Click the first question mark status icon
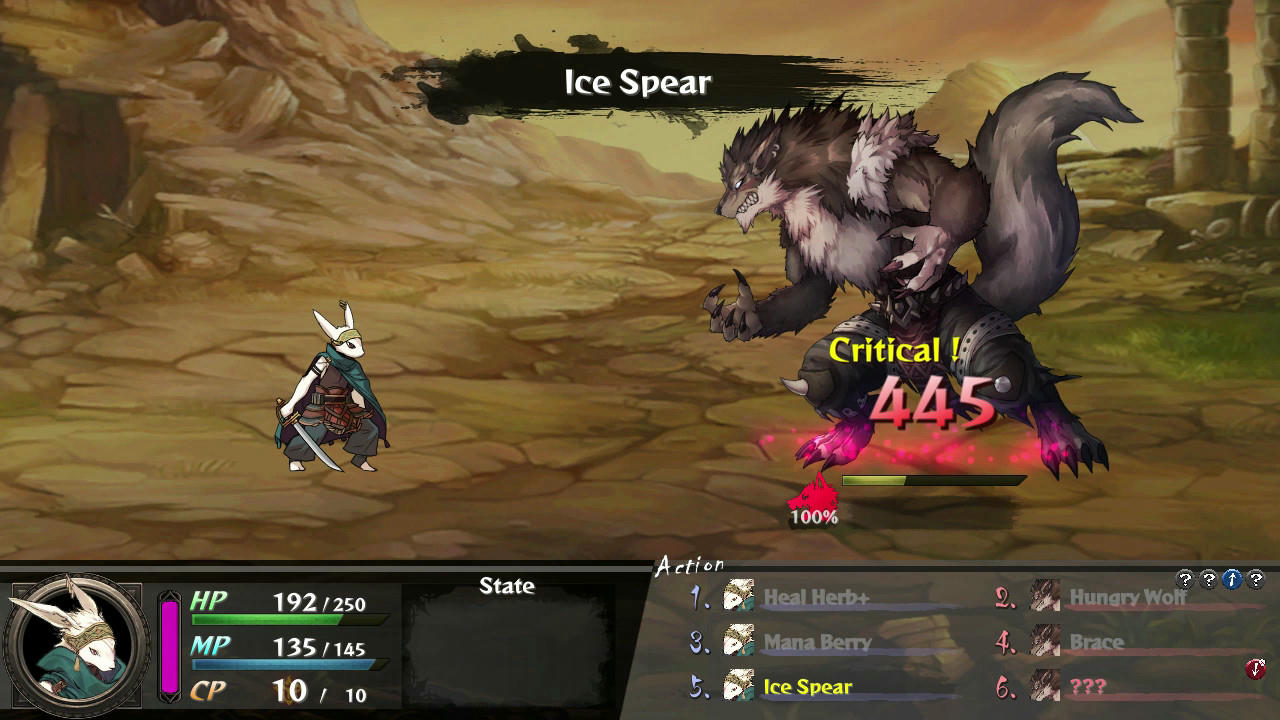 click(x=1185, y=578)
